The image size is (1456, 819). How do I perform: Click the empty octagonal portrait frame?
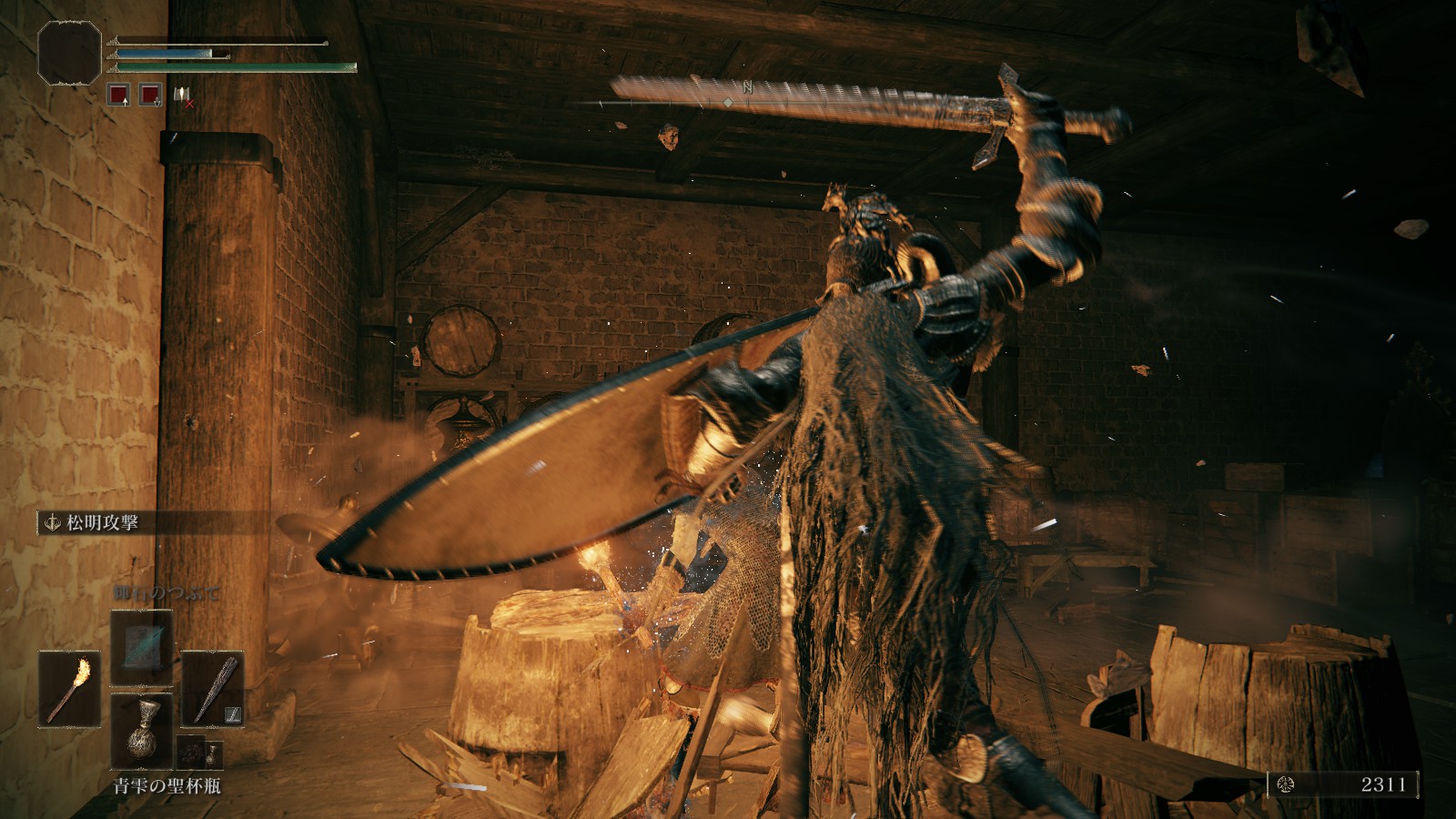pyautogui.click(x=69, y=51)
